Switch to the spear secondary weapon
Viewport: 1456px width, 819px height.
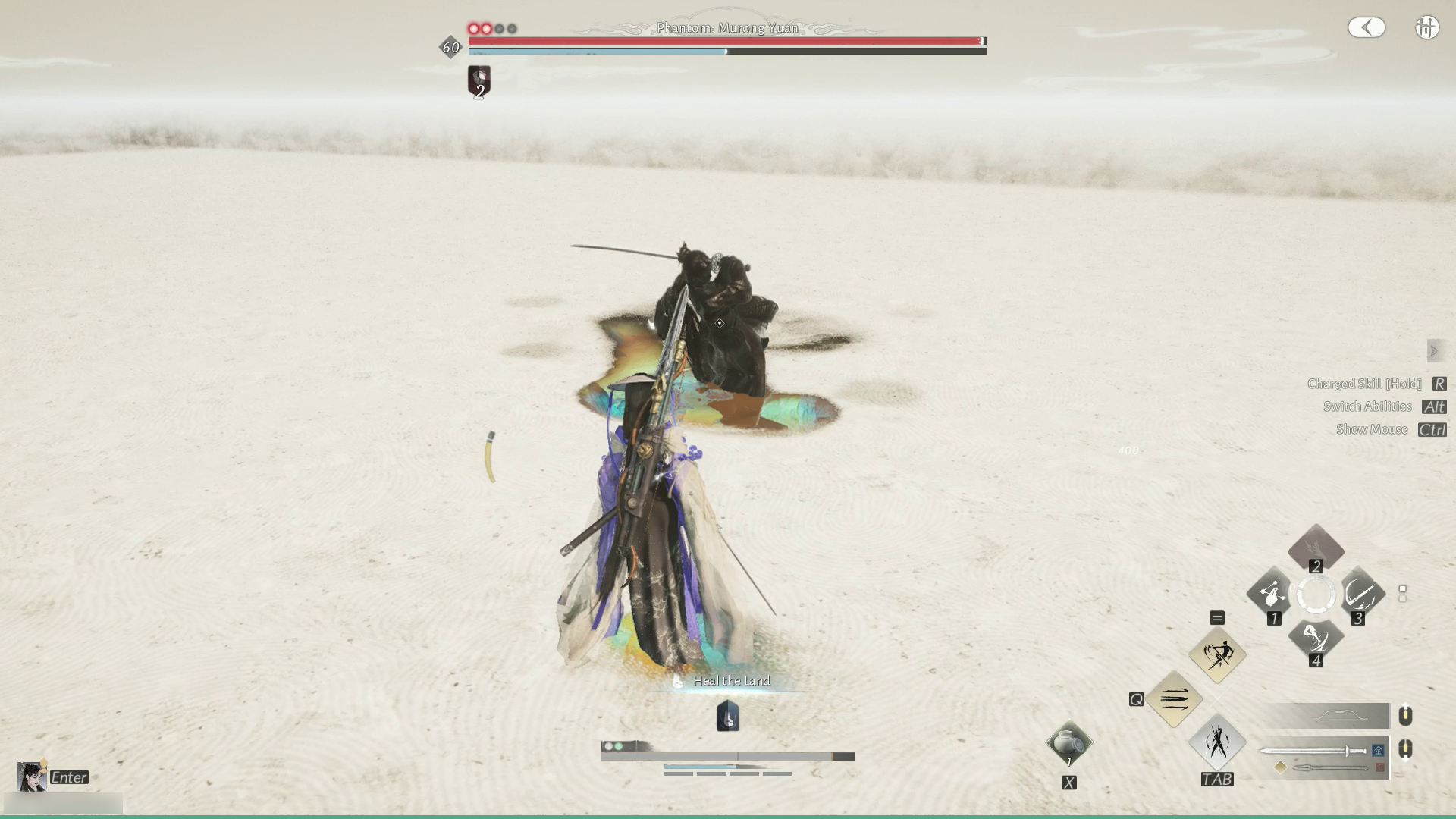tap(1331, 768)
